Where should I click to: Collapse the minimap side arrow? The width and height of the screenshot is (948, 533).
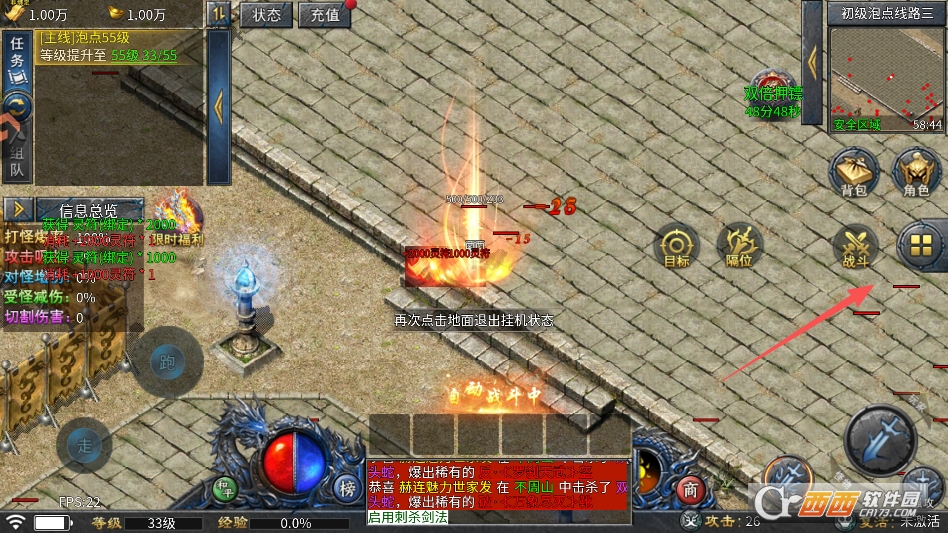tap(812, 62)
